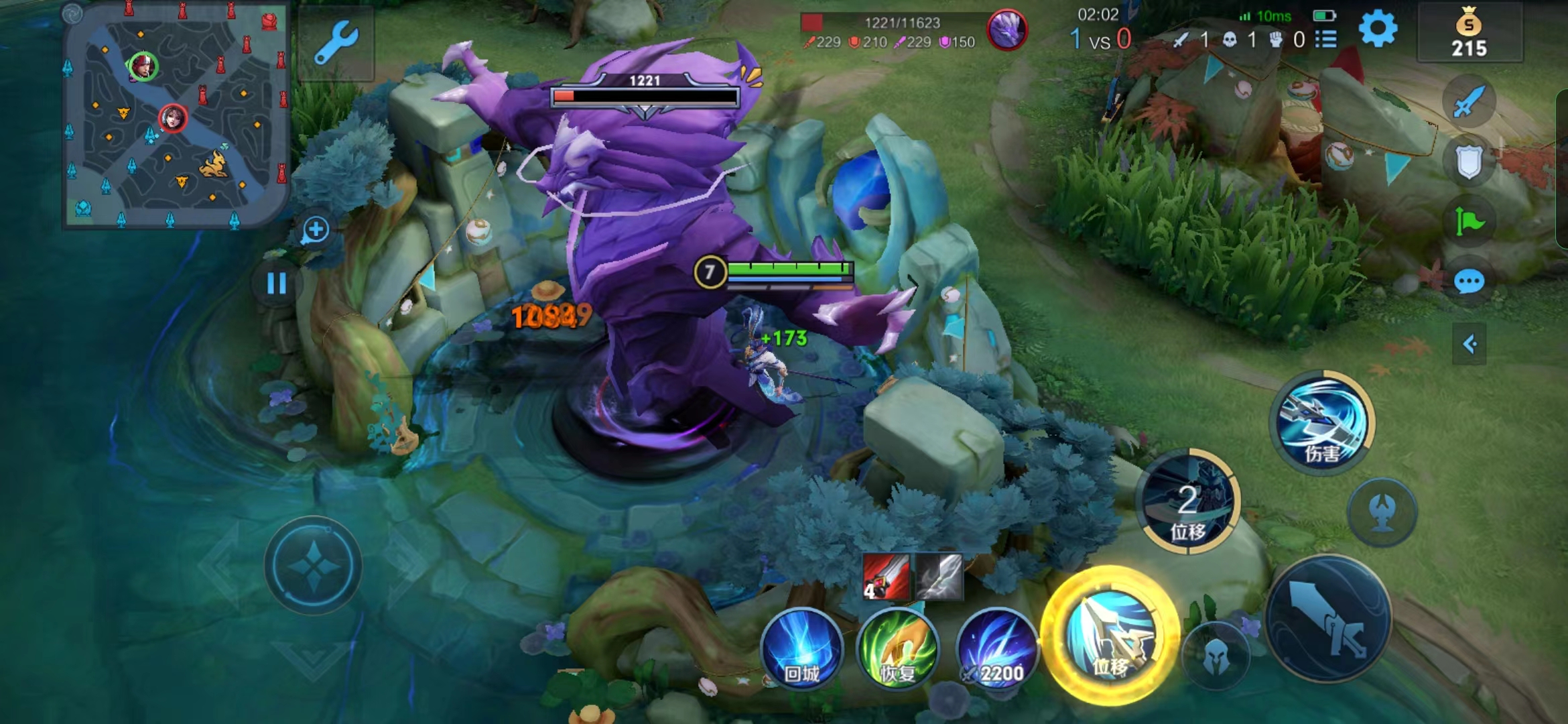Tap the plus speech bubble button

point(315,230)
